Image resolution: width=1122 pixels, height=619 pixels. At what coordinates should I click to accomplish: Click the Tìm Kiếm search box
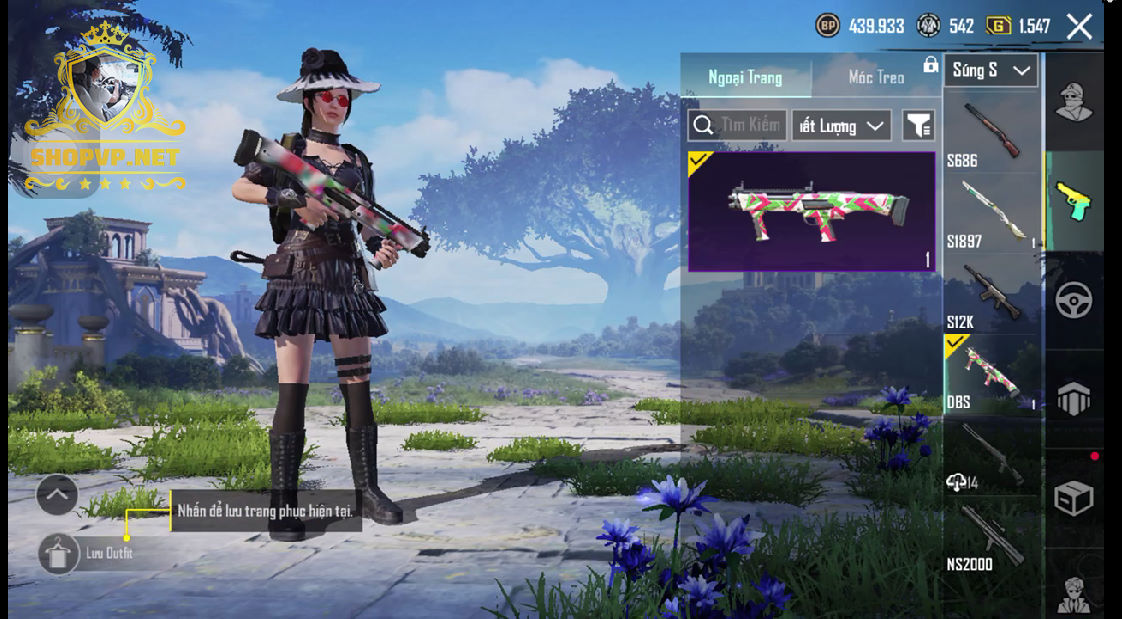(x=738, y=125)
